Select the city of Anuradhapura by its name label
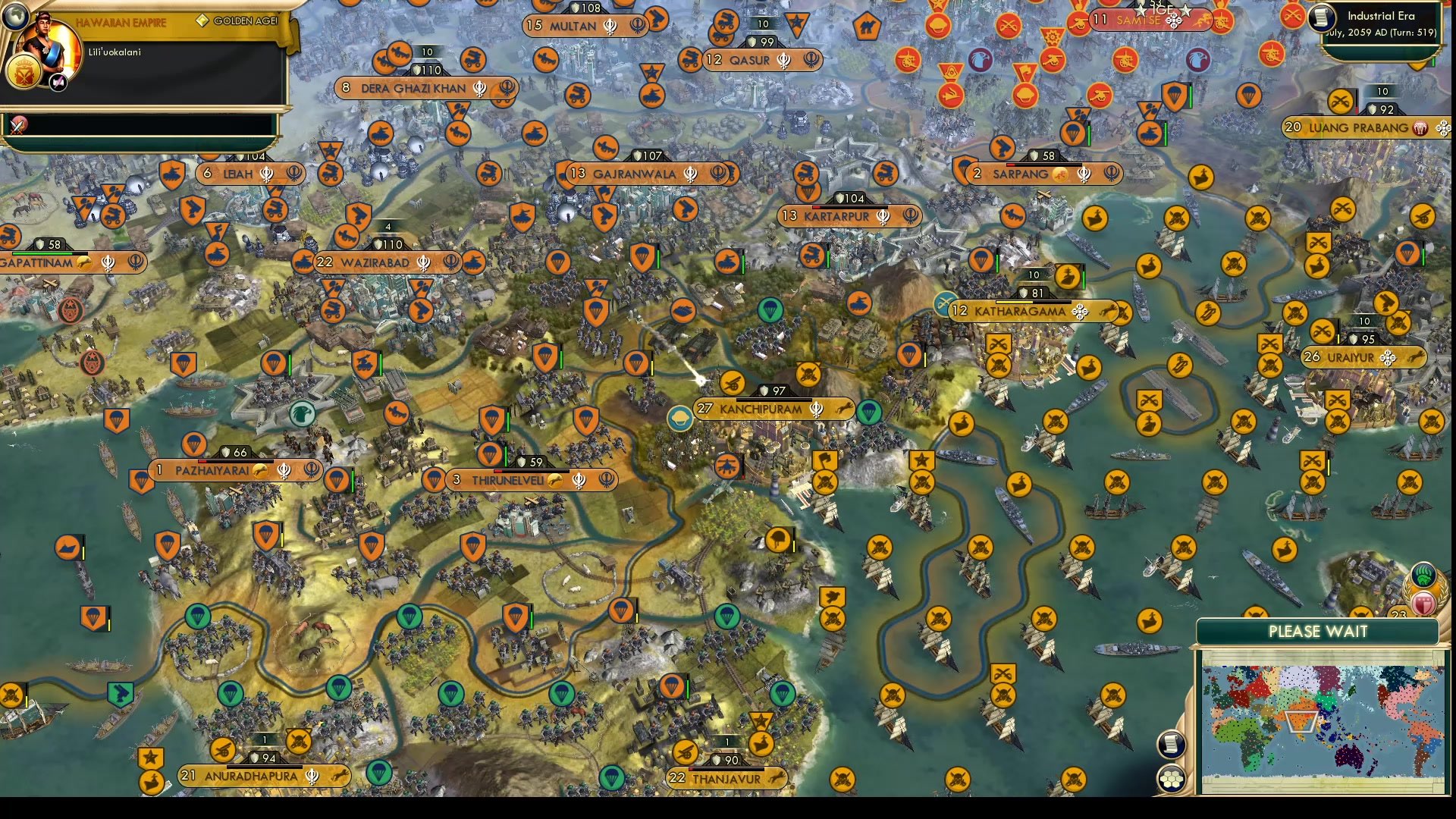The height and width of the screenshot is (819, 1456). [250, 776]
